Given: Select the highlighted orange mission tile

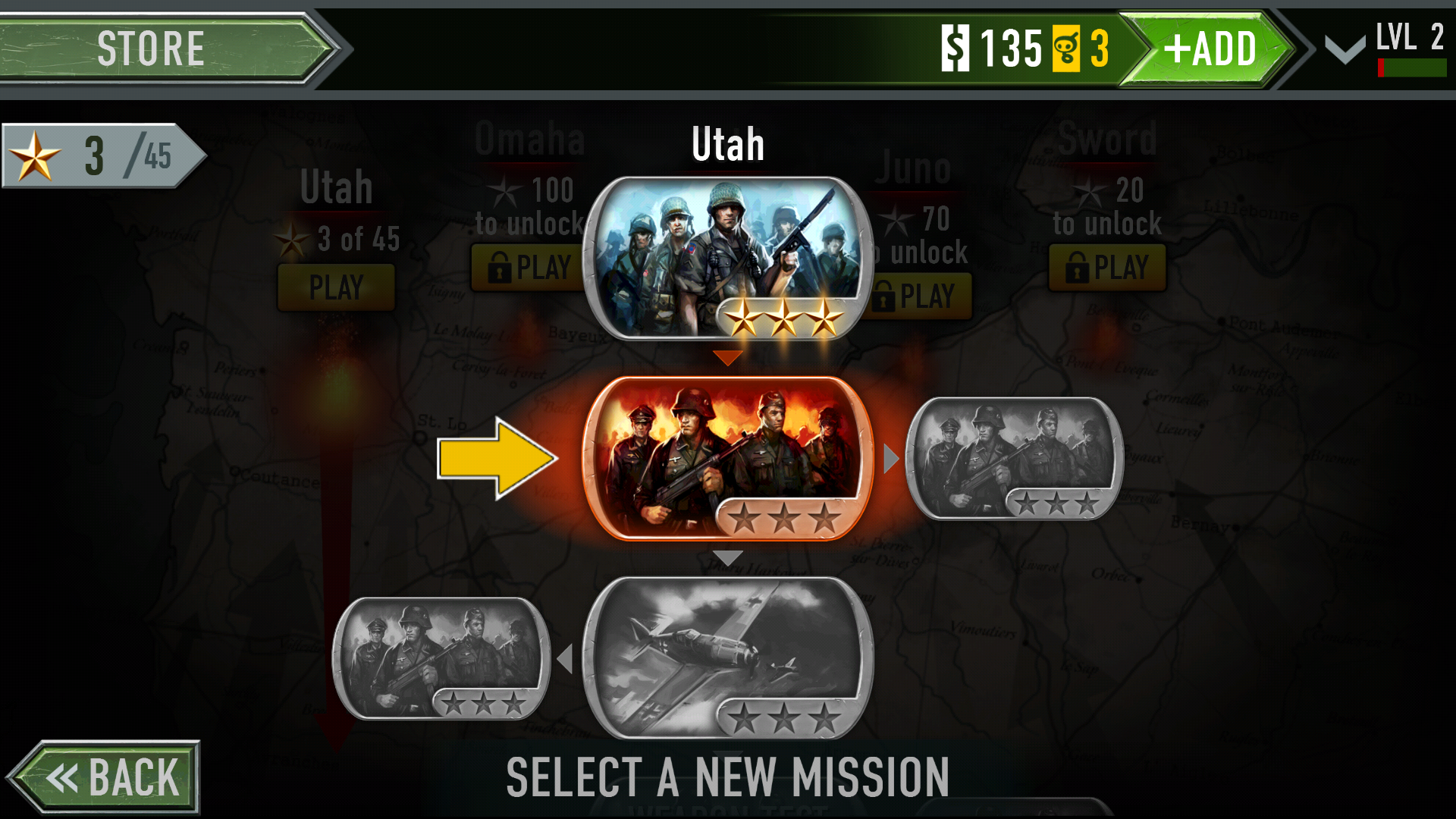Looking at the screenshot, I should point(726,457).
